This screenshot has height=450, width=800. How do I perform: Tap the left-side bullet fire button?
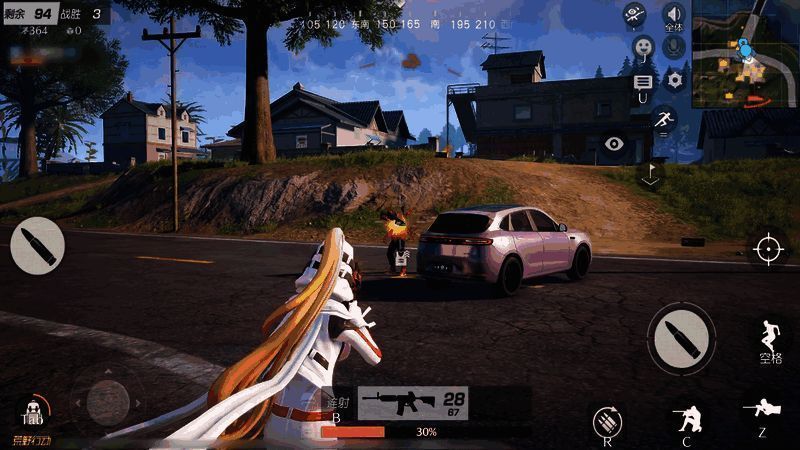pos(37,245)
